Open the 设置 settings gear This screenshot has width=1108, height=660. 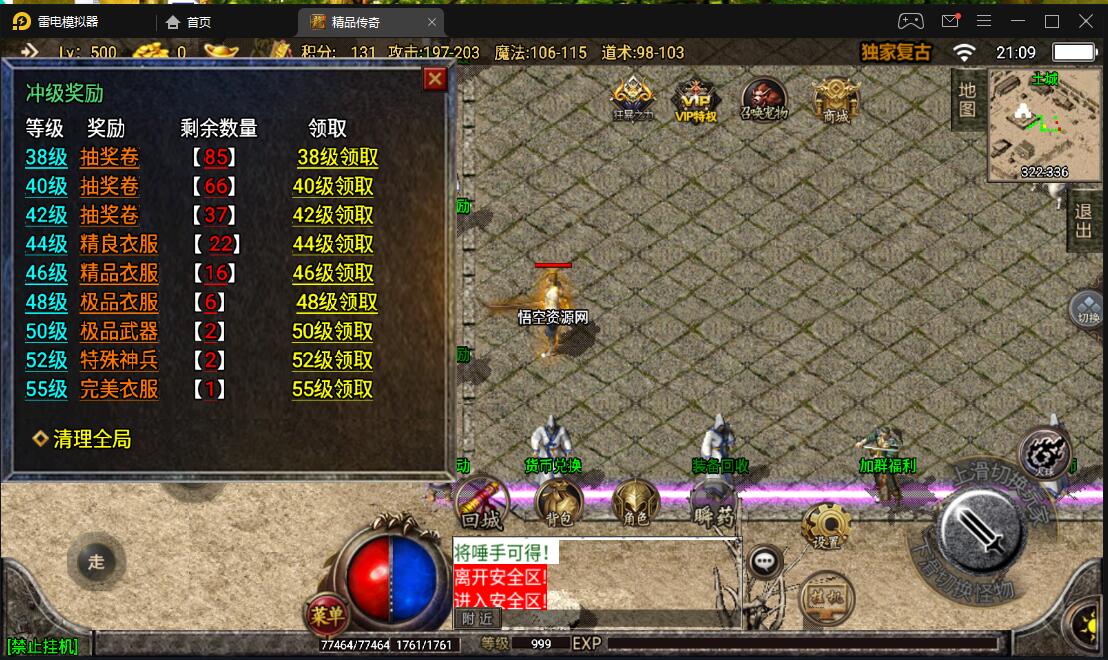coord(826,527)
